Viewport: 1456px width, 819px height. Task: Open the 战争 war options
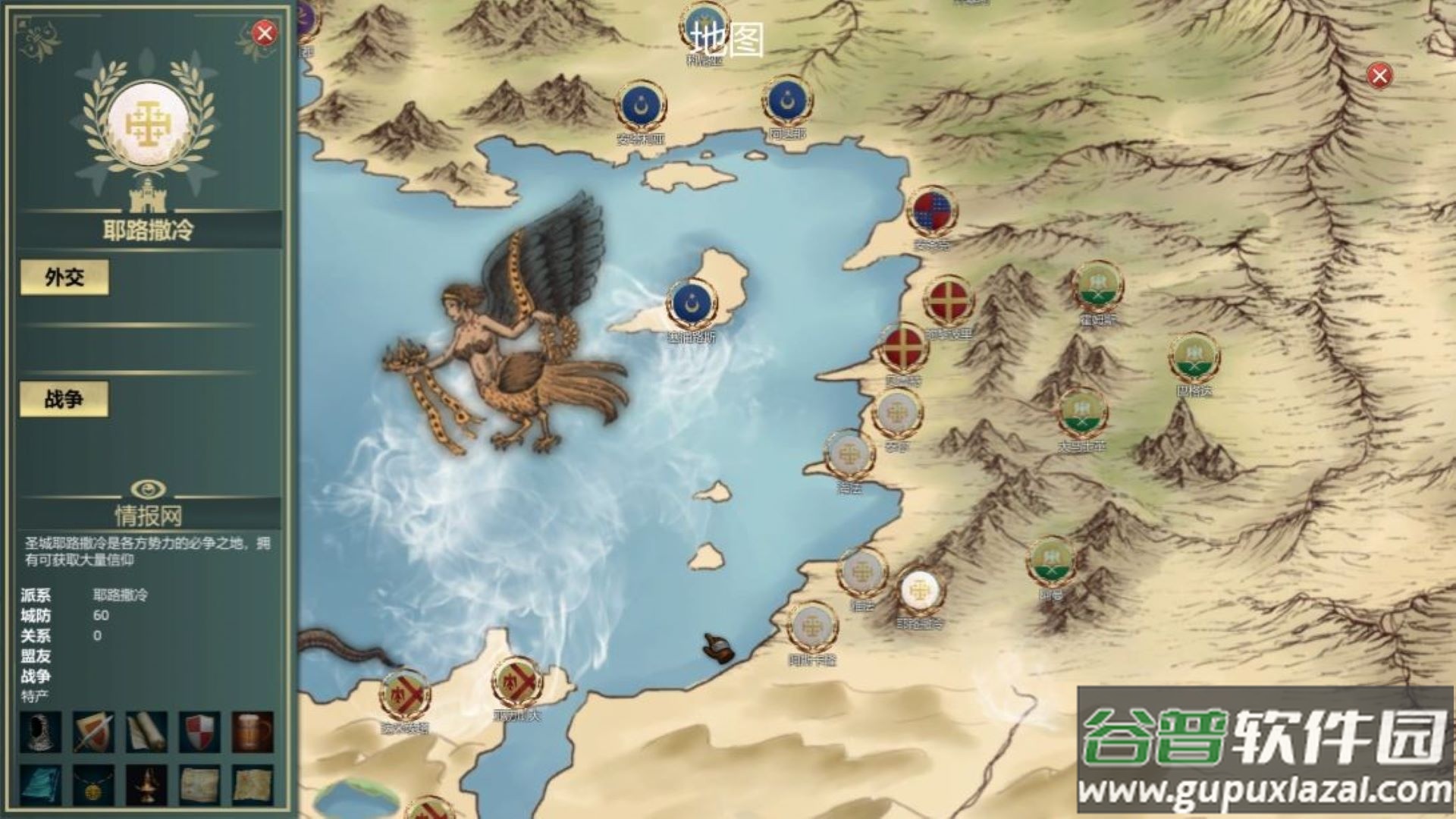(64, 399)
